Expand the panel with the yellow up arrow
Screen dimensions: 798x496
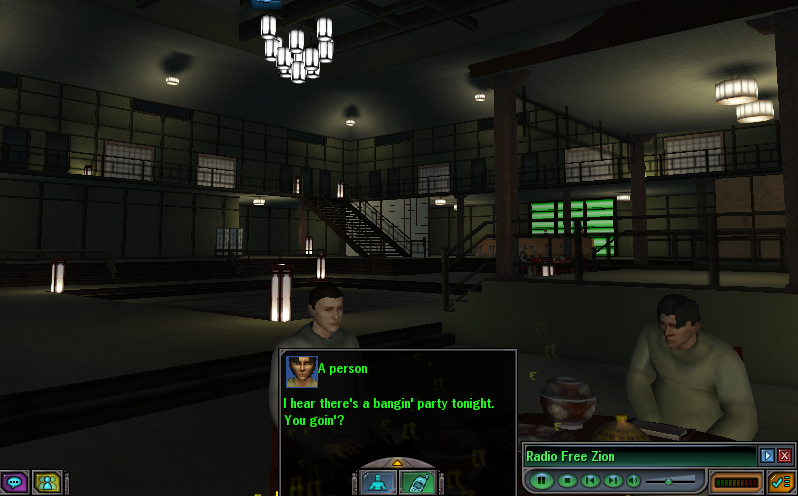coord(397,463)
